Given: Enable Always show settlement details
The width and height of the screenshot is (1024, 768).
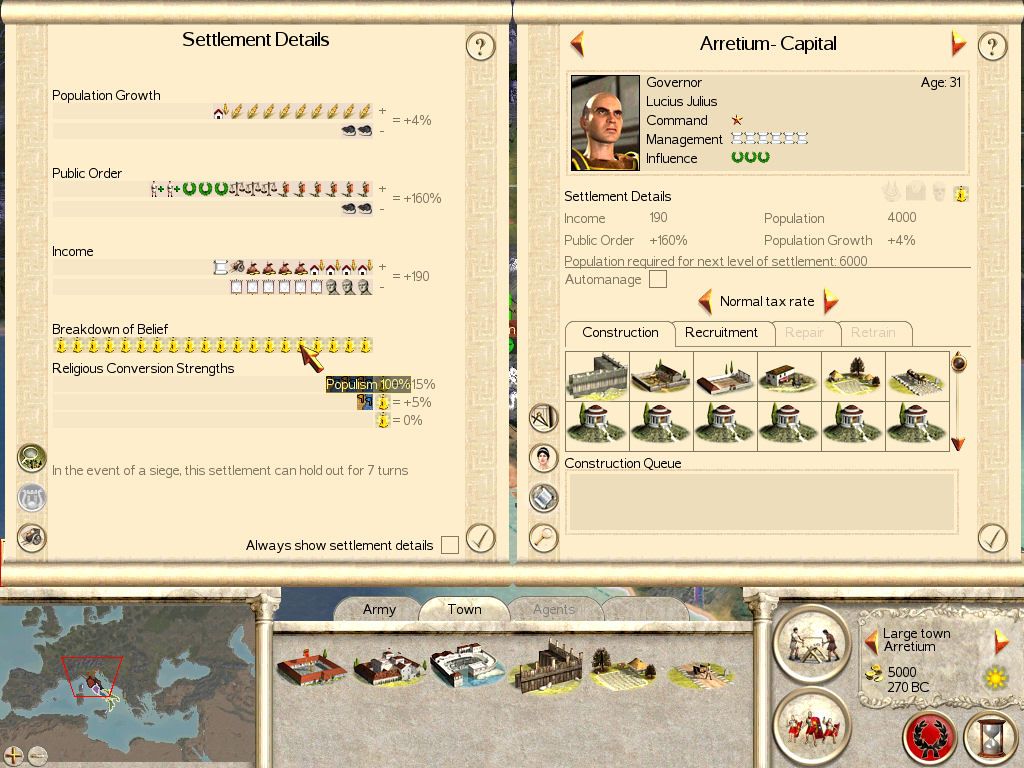Looking at the screenshot, I should point(450,545).
